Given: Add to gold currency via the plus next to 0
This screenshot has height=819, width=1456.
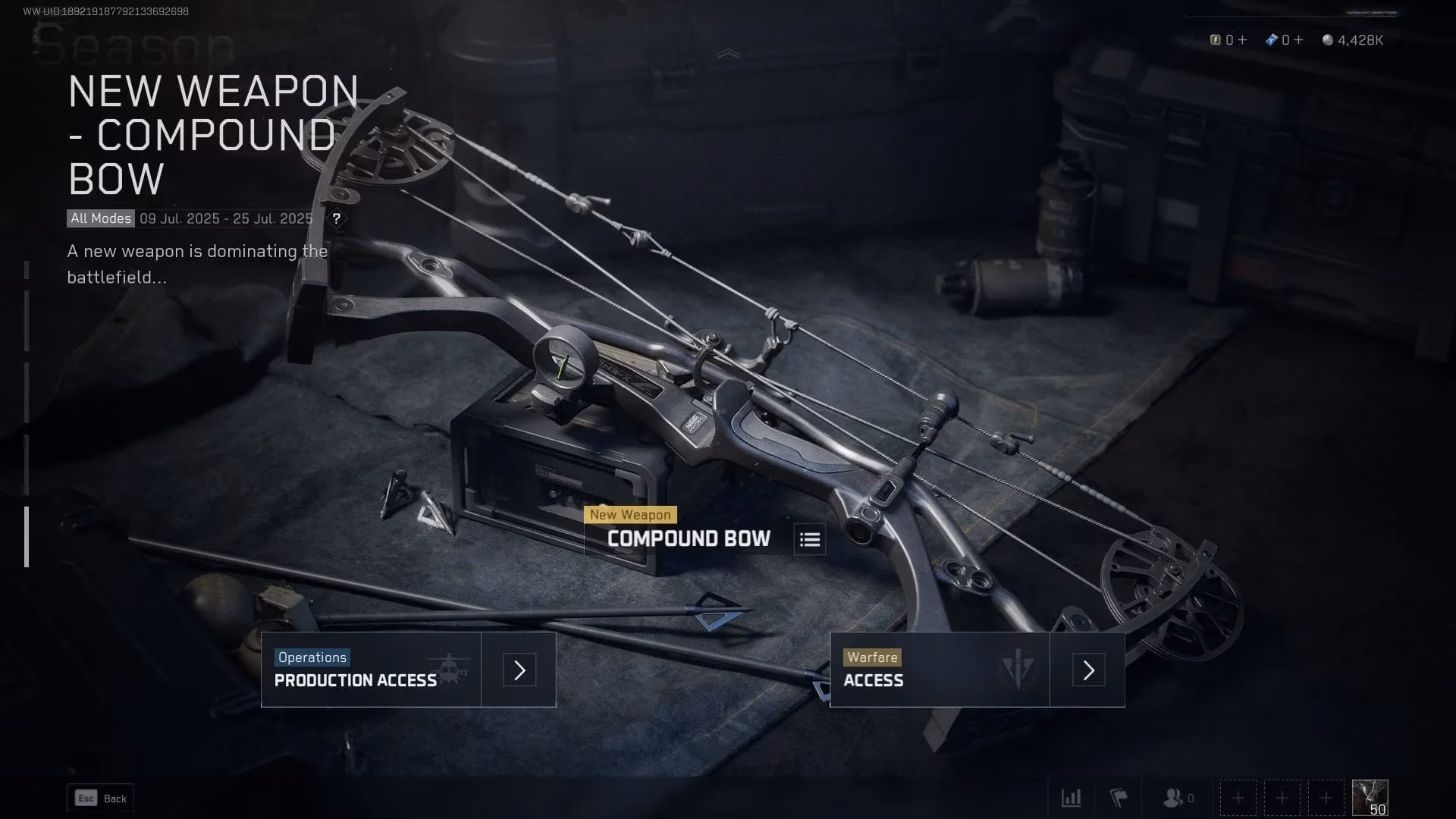Looking at the screenshot, I should [x=1243, y=39].
